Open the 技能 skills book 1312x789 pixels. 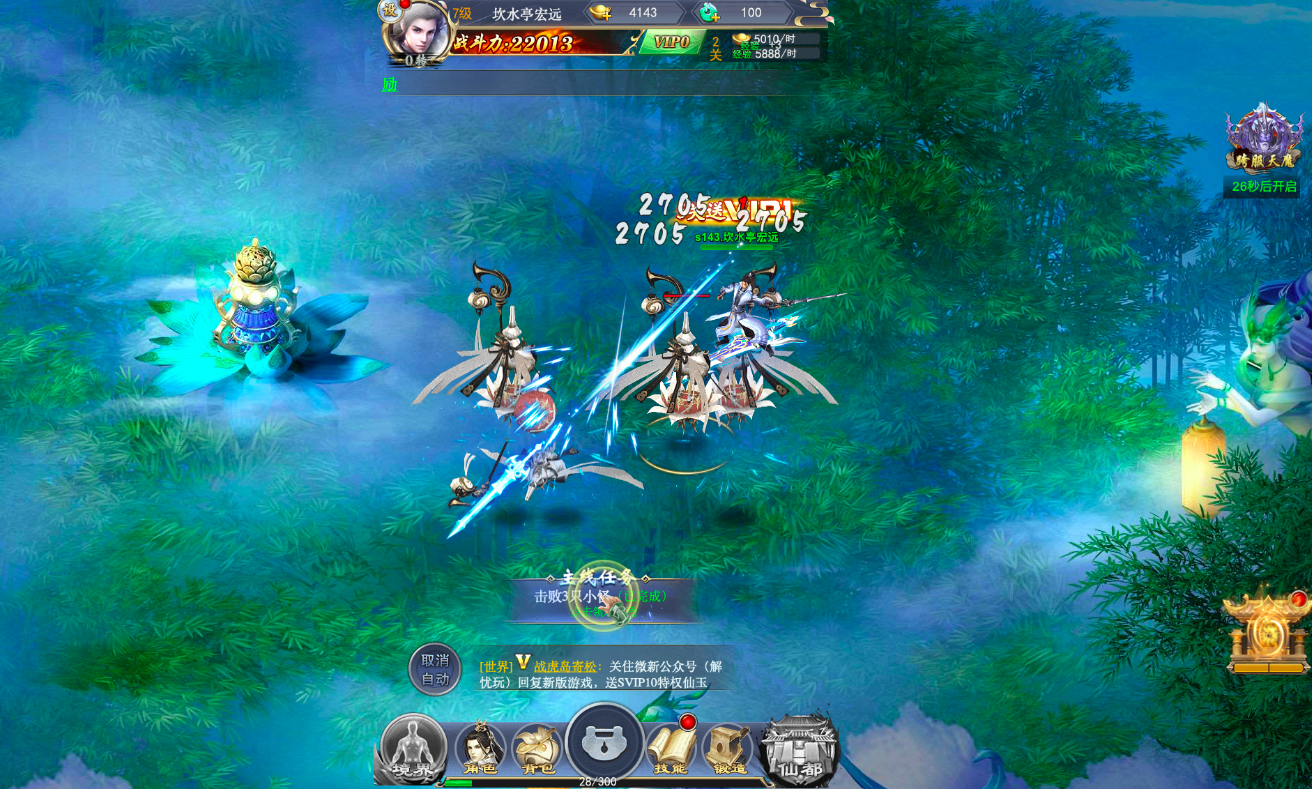(671, 750)
